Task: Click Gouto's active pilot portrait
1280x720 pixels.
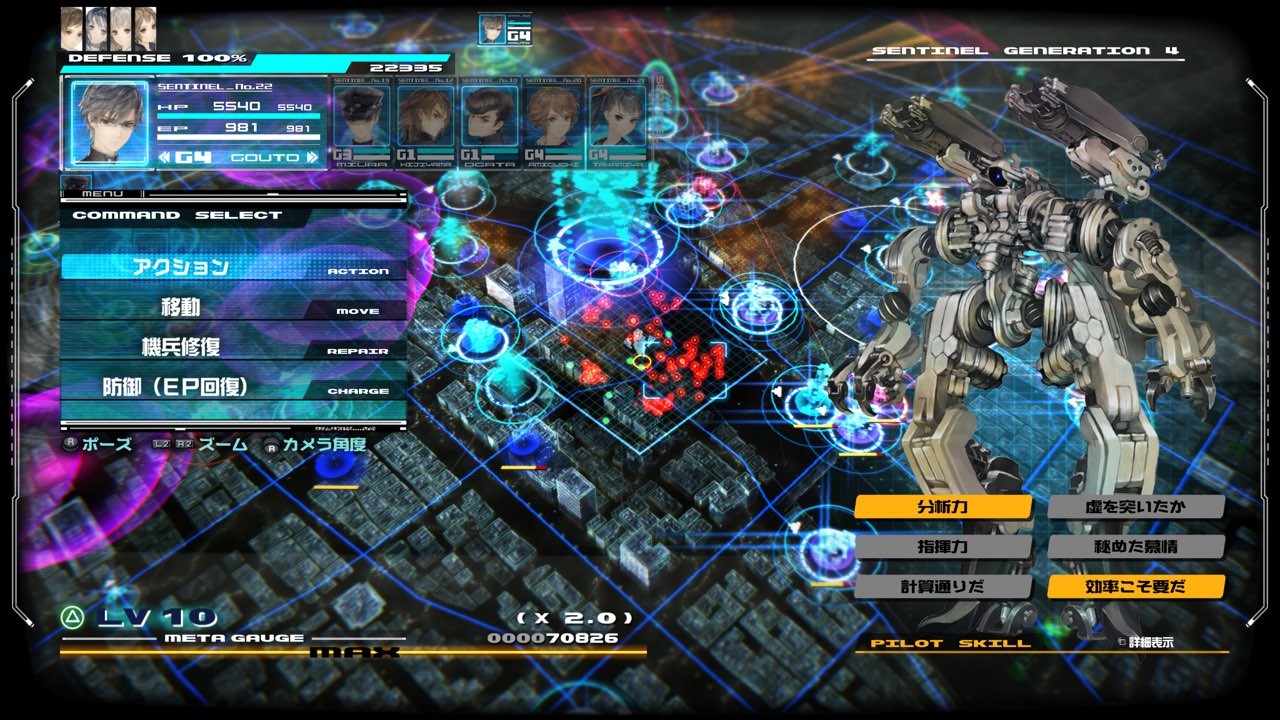Action: click(x=109, y=121)
